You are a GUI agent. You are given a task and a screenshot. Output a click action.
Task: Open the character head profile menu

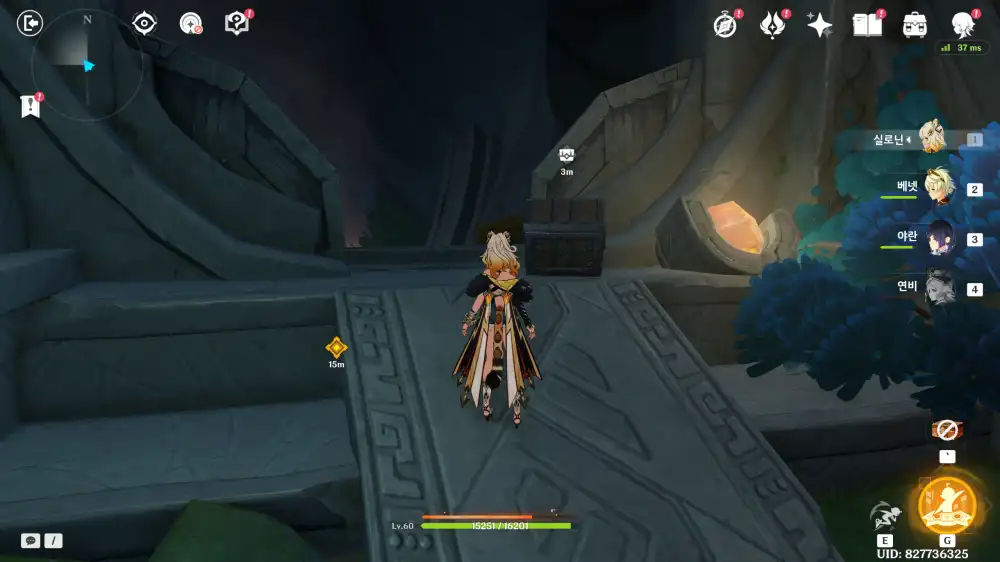coord(962,25)
